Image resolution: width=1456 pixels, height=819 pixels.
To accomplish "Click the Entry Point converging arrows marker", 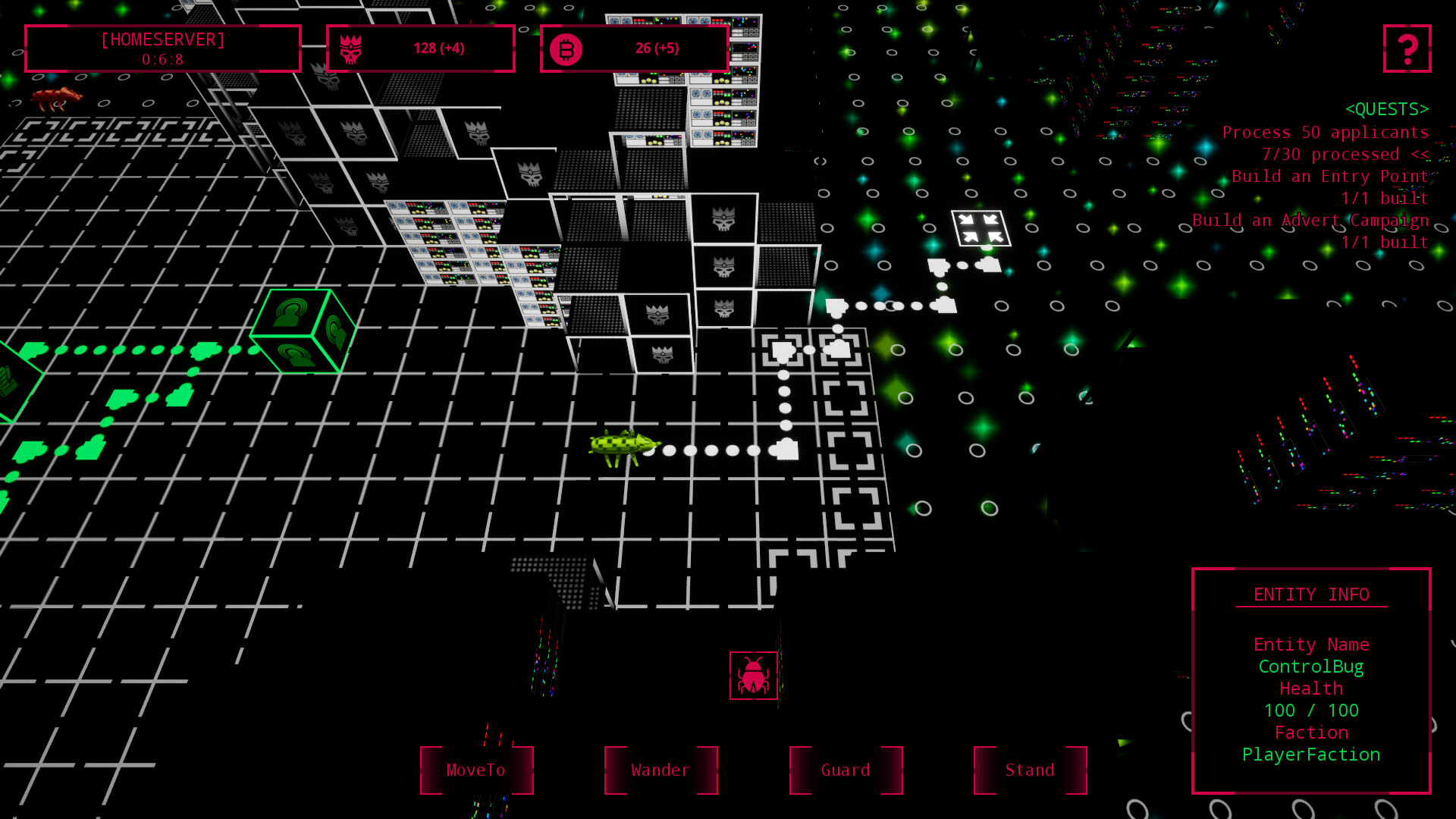I will (x=981, y=227).
